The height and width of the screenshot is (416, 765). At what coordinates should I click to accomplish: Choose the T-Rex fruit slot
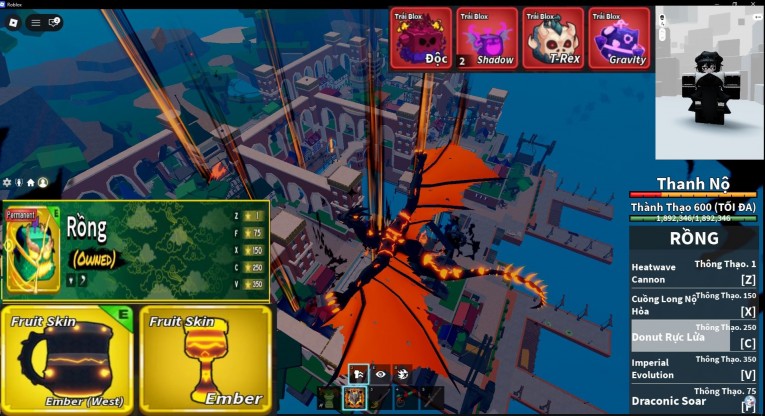553,39
